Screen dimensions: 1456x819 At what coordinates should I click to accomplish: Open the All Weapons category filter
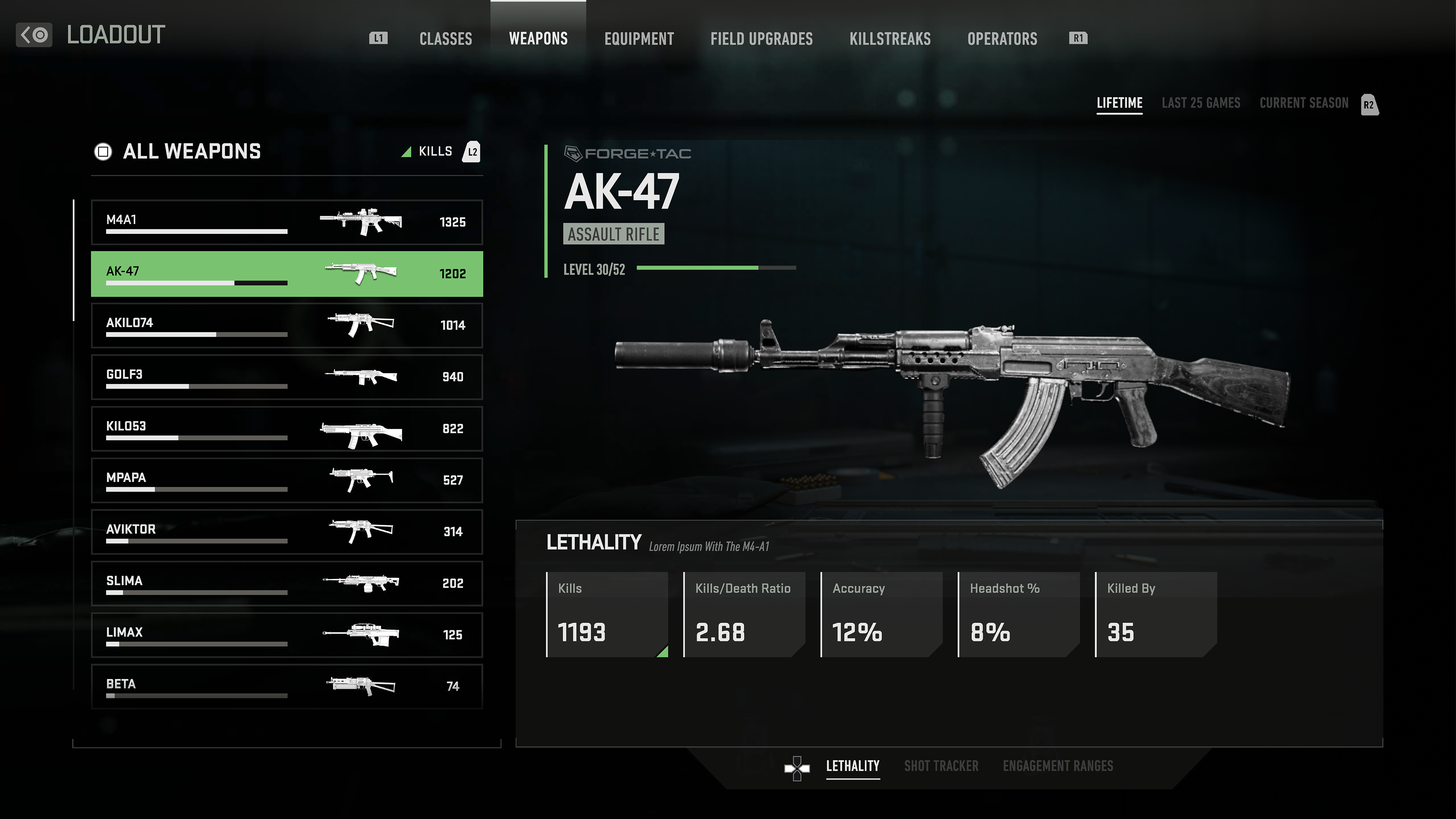point(177,152)
